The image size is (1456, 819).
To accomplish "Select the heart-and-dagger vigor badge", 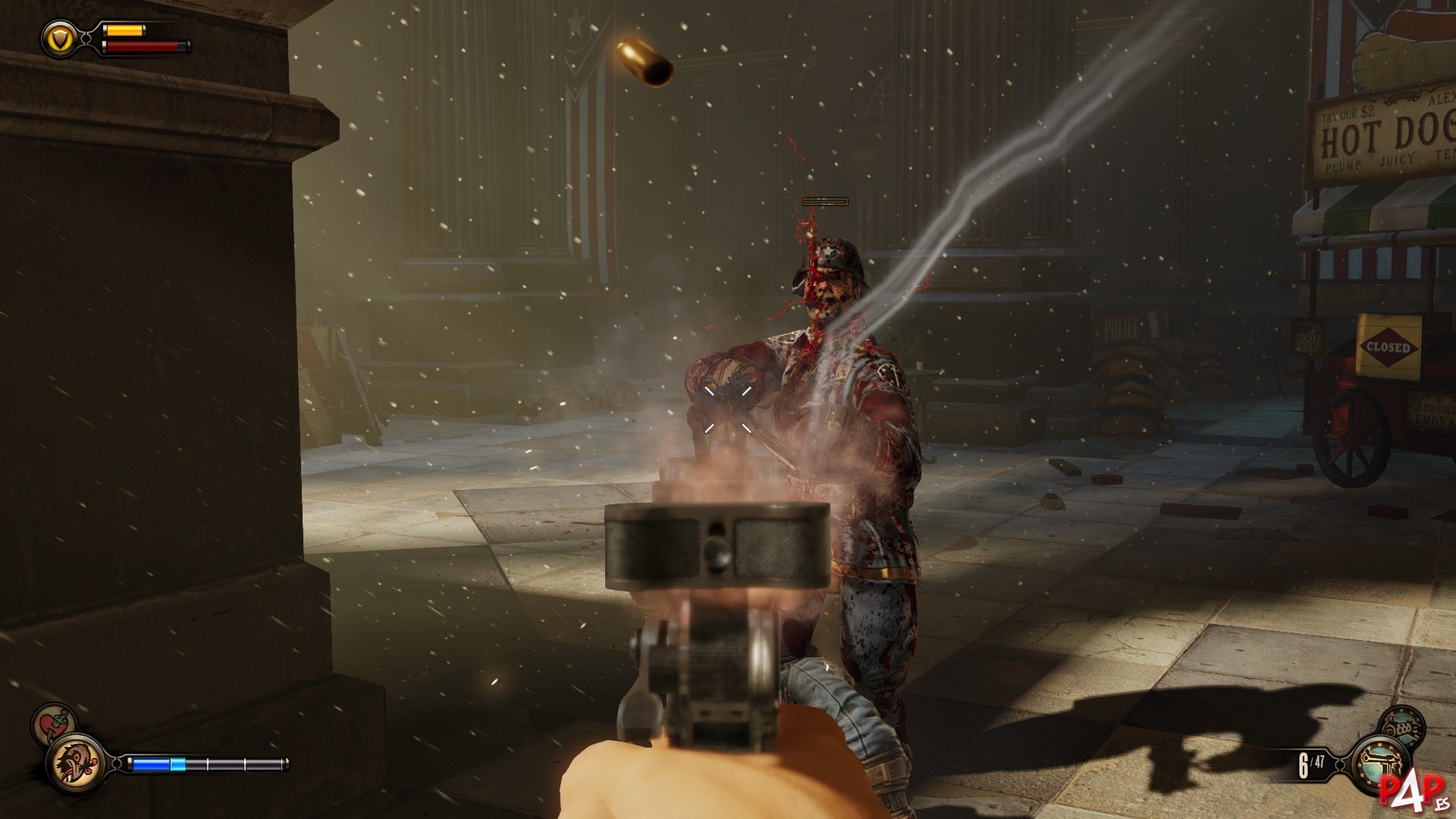I will coord(52,722).
